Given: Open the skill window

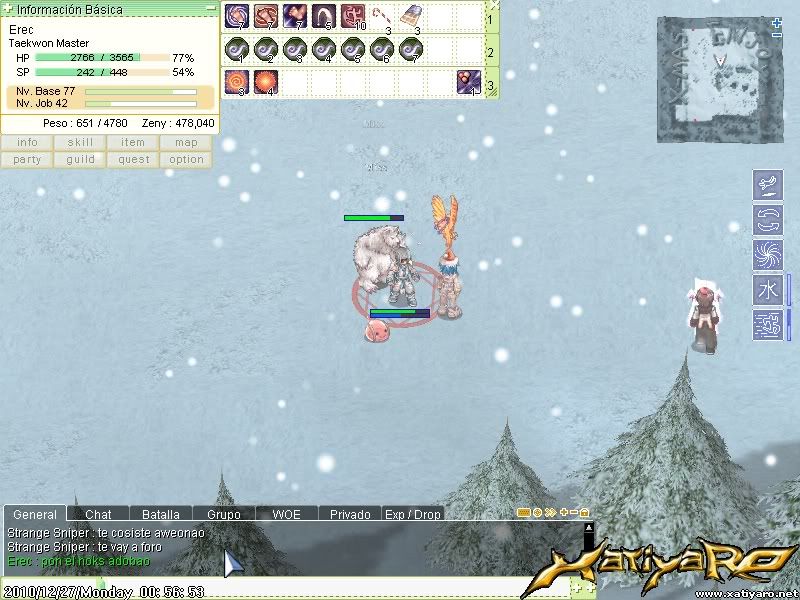Looking at the screenshot, I should [80, 143].
